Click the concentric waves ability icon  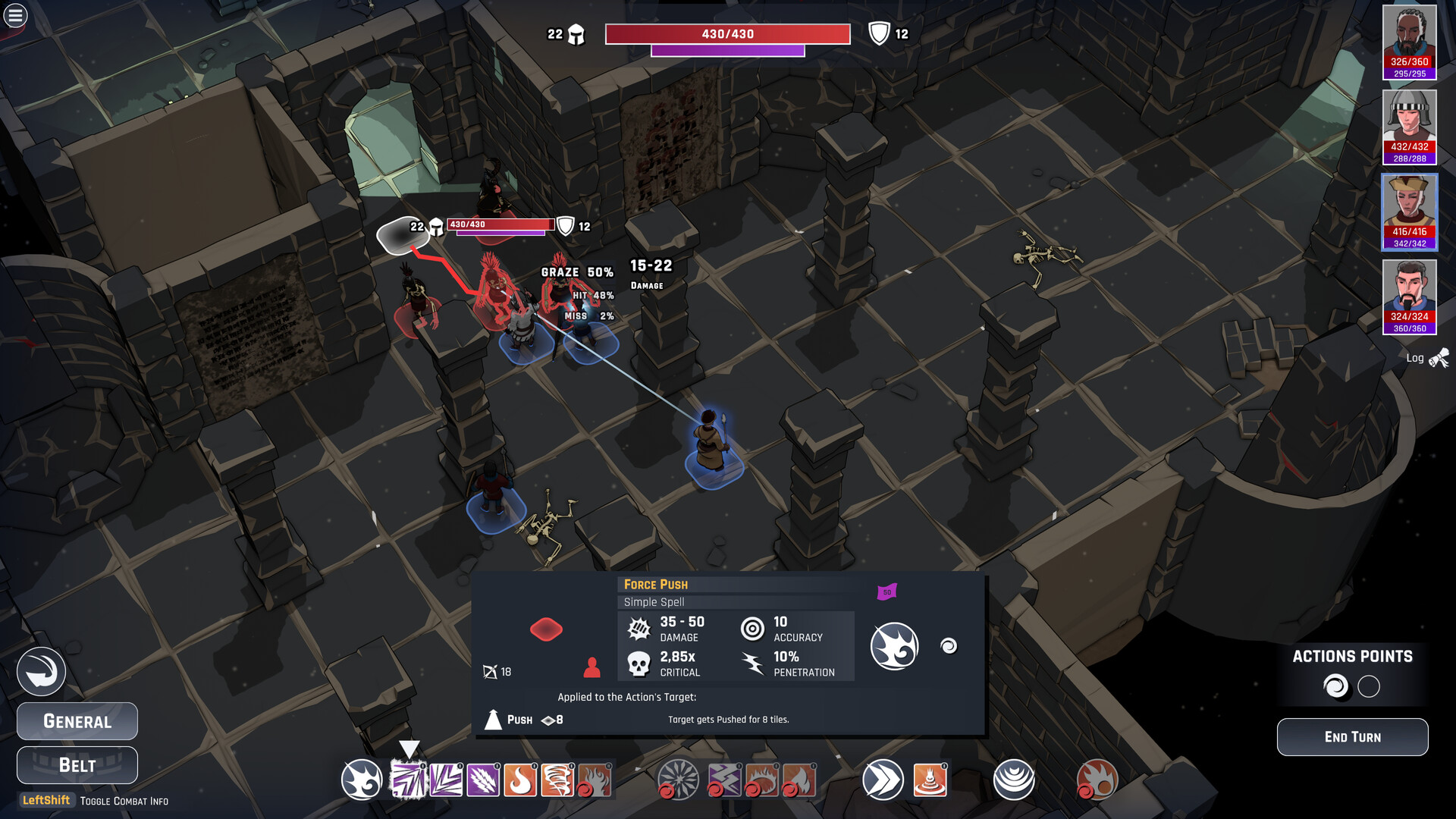coord(1014,780)
